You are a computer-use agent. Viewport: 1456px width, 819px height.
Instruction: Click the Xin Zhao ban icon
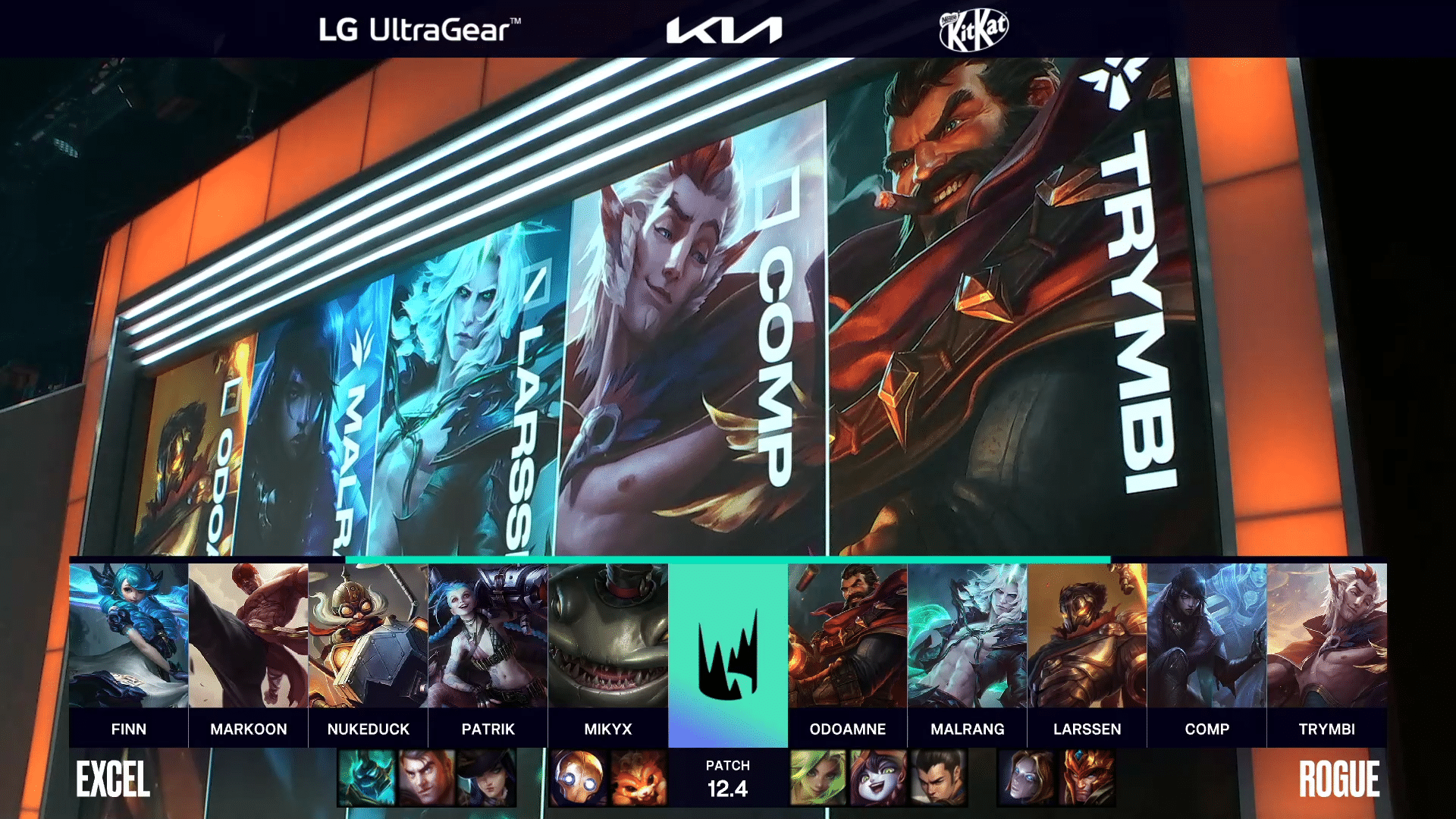[x=938, y=777]
